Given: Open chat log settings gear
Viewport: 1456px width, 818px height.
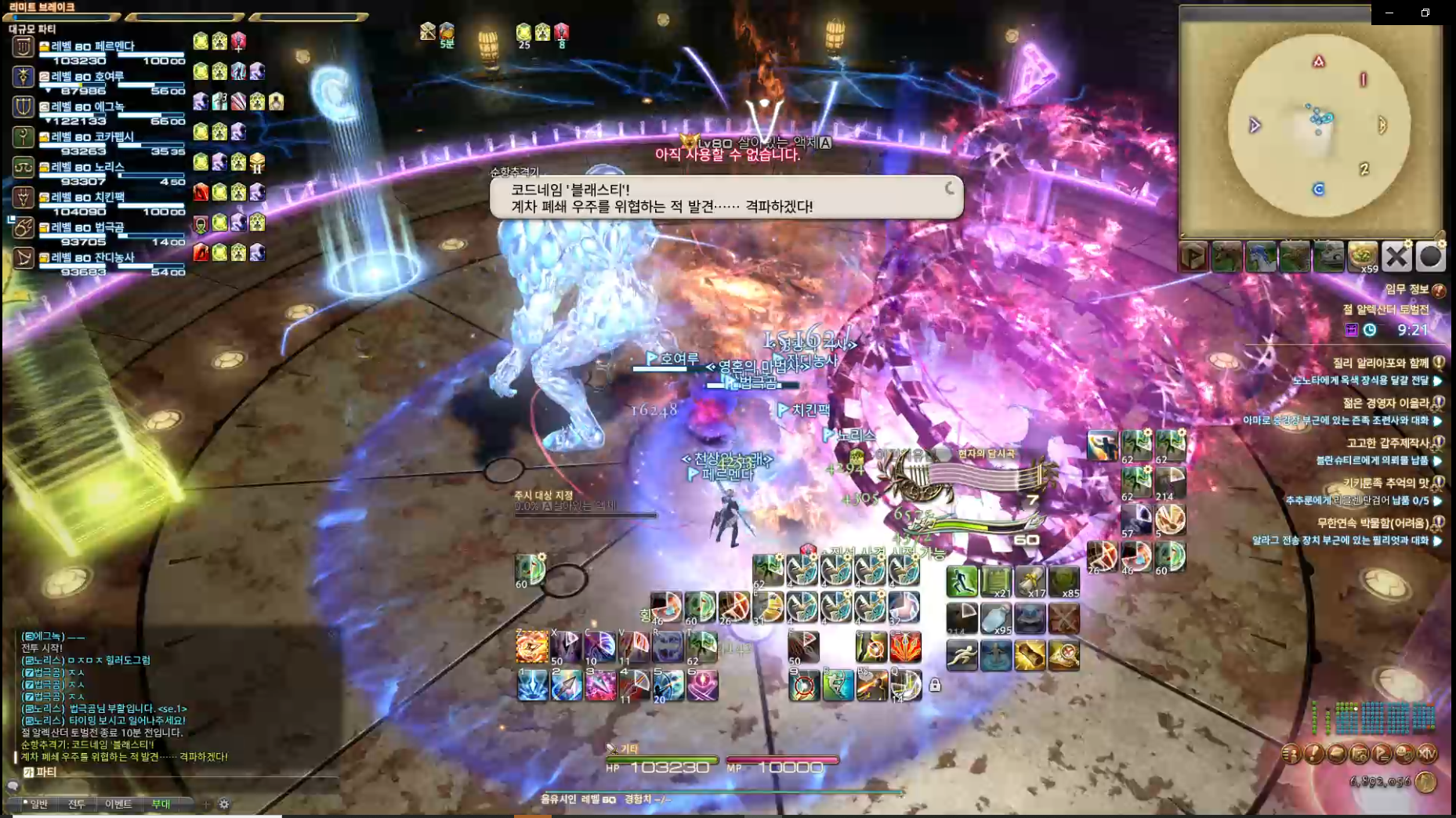Looking at the screenshot, I should coord(224,804).
